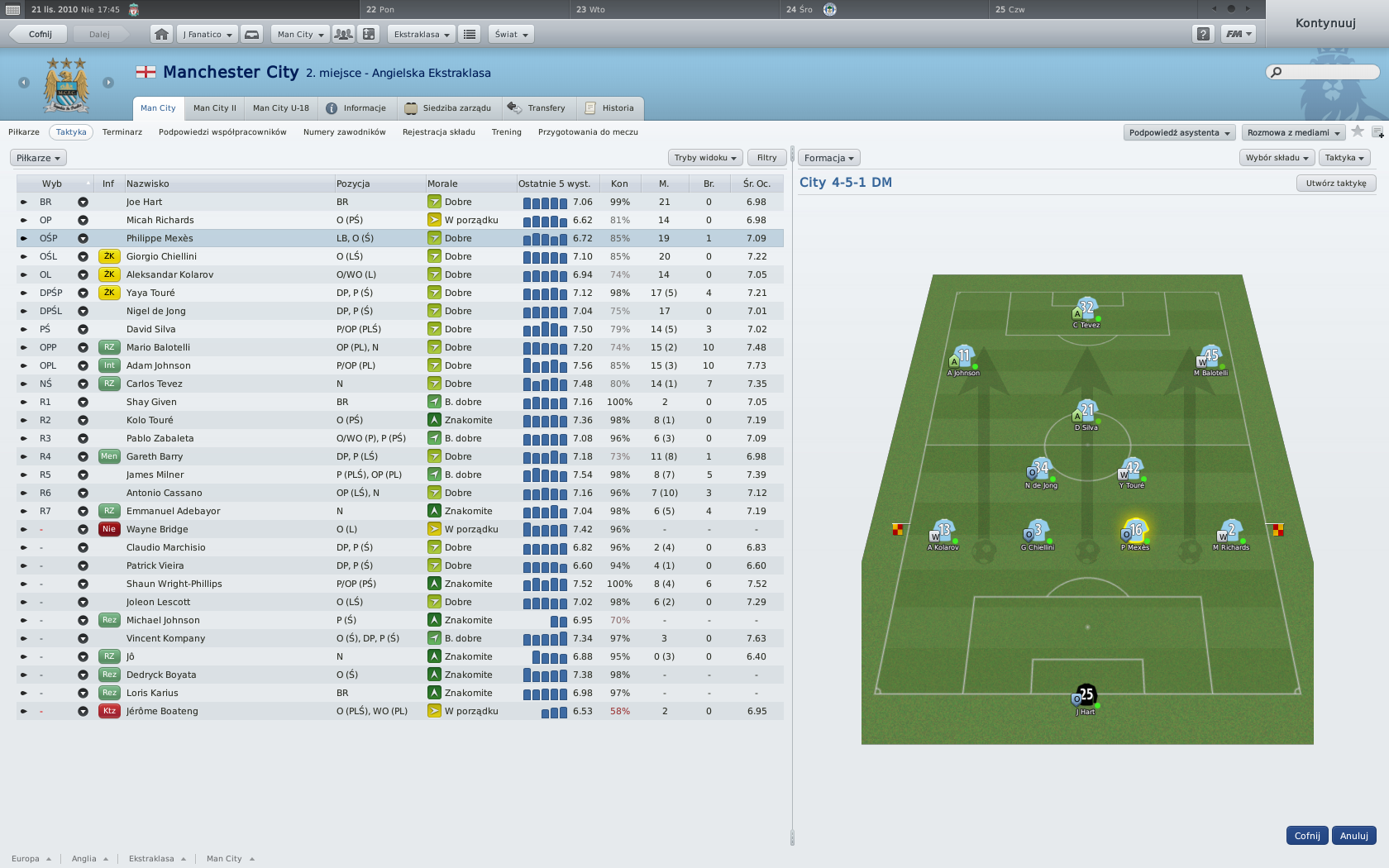Open the Świat world menu
Viewport: 1389px width, 868px height.
pyautogui.click(x=511, y=34)
